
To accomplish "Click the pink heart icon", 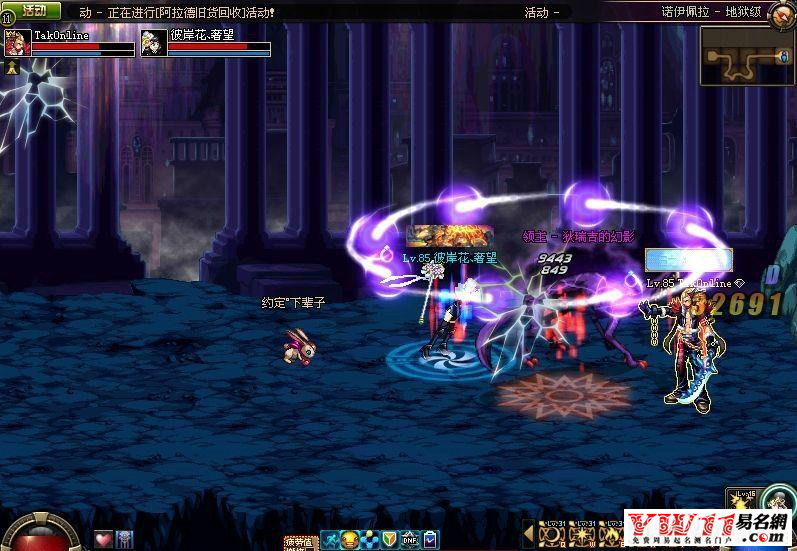I will point(104,539).
